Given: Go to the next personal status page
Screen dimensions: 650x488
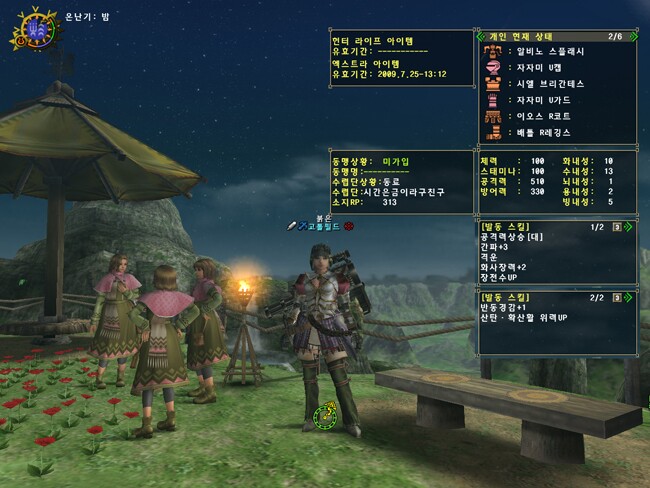Looking at the screenshot, I should 633,36.
